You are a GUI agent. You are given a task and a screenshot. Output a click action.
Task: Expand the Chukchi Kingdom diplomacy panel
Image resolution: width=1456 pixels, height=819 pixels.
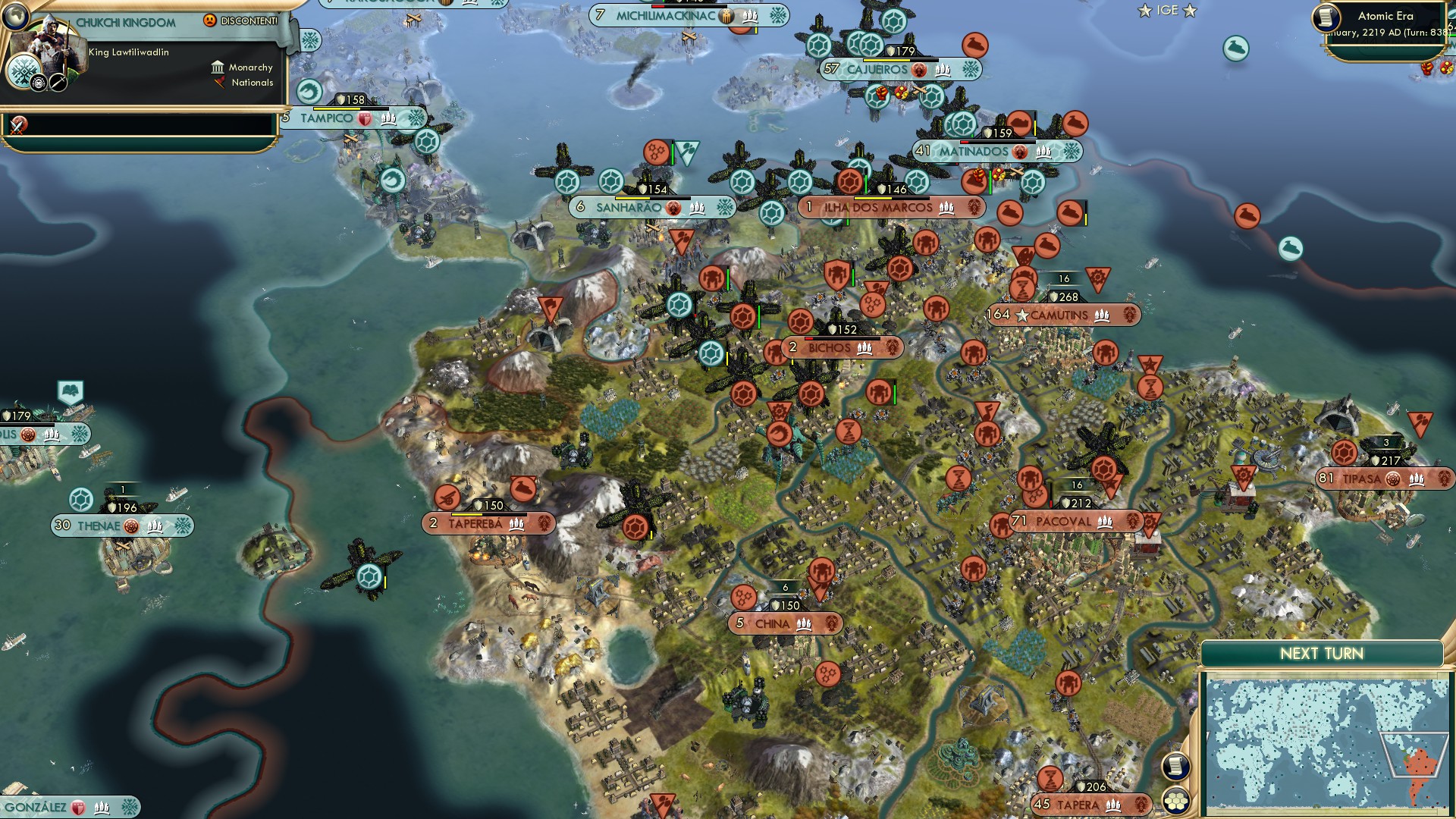(x=125, y=23)
